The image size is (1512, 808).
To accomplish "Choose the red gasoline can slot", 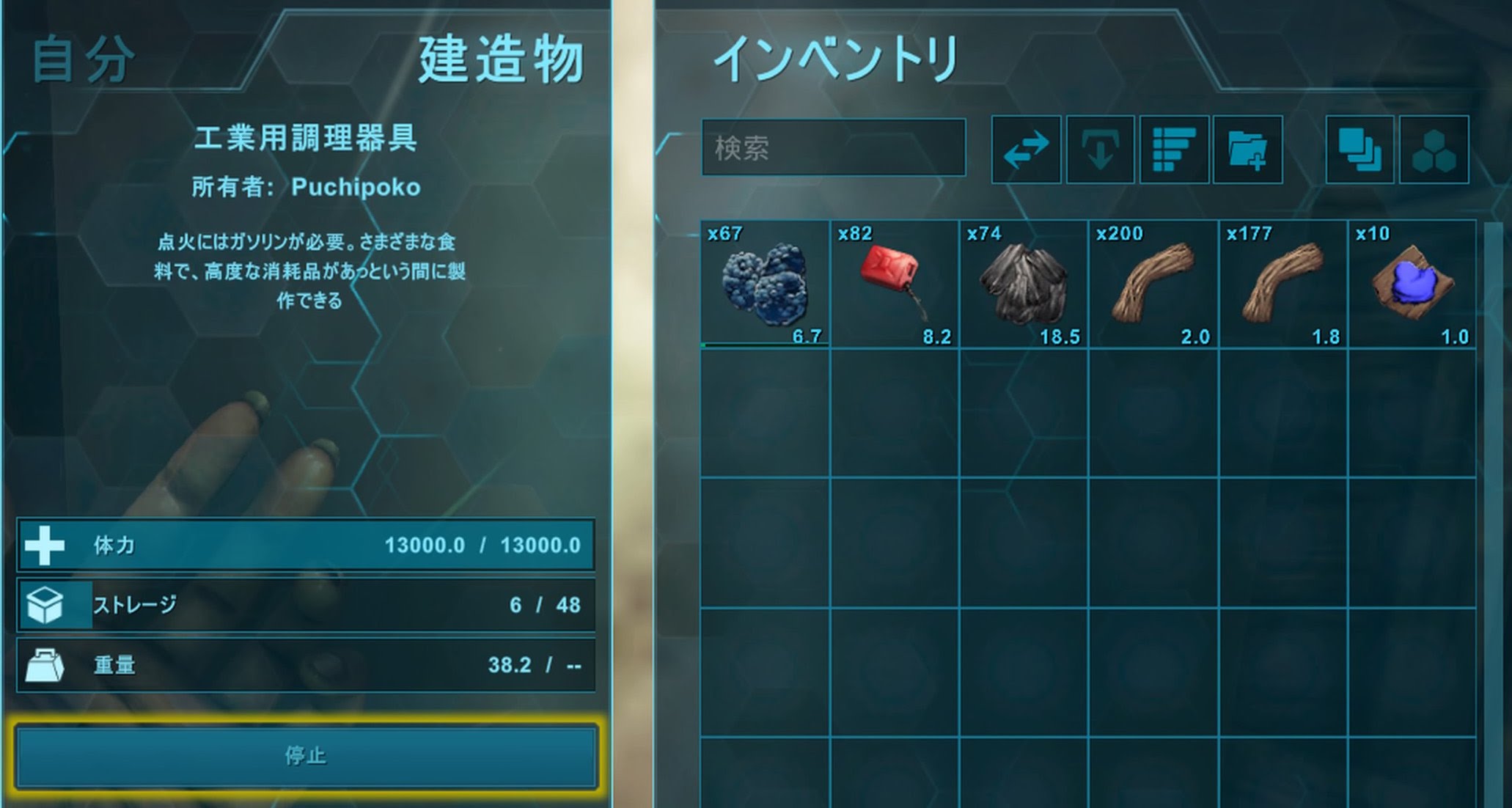I will pos(895,284).
